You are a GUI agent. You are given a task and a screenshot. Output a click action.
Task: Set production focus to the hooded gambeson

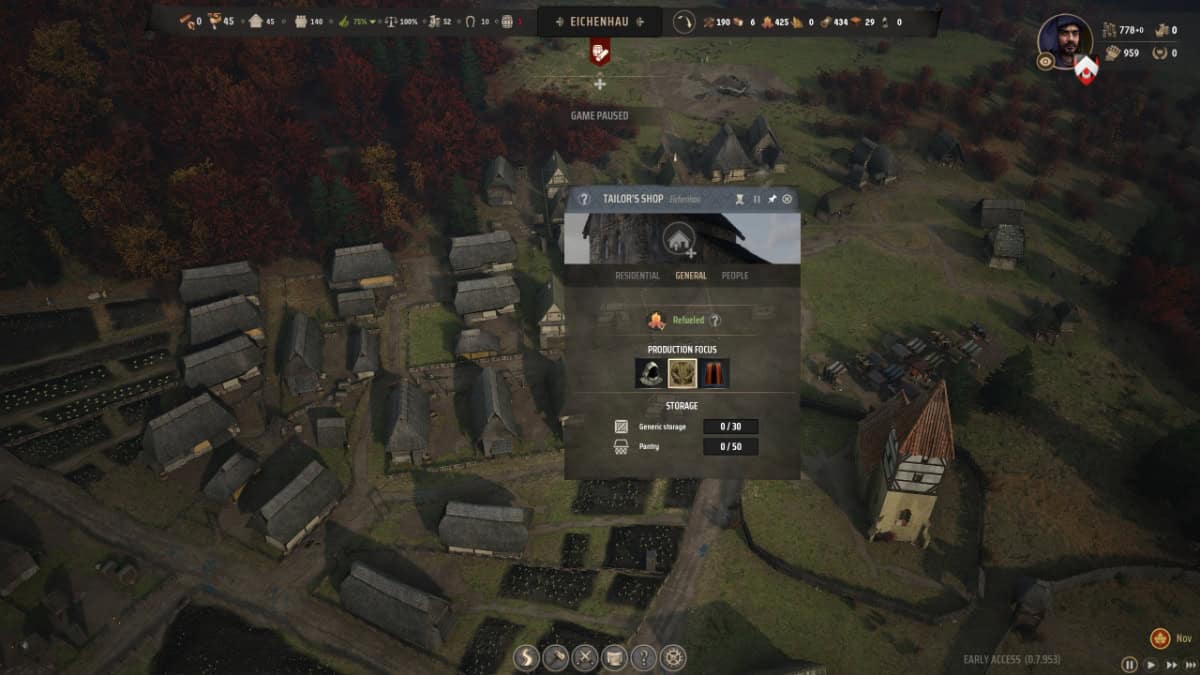649,373
